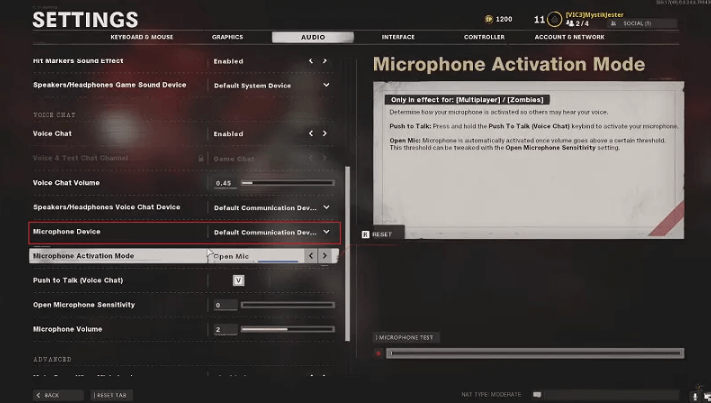711x403 pixels.
Task: Go to the Interface tab
Action: [x=398, y=37]
